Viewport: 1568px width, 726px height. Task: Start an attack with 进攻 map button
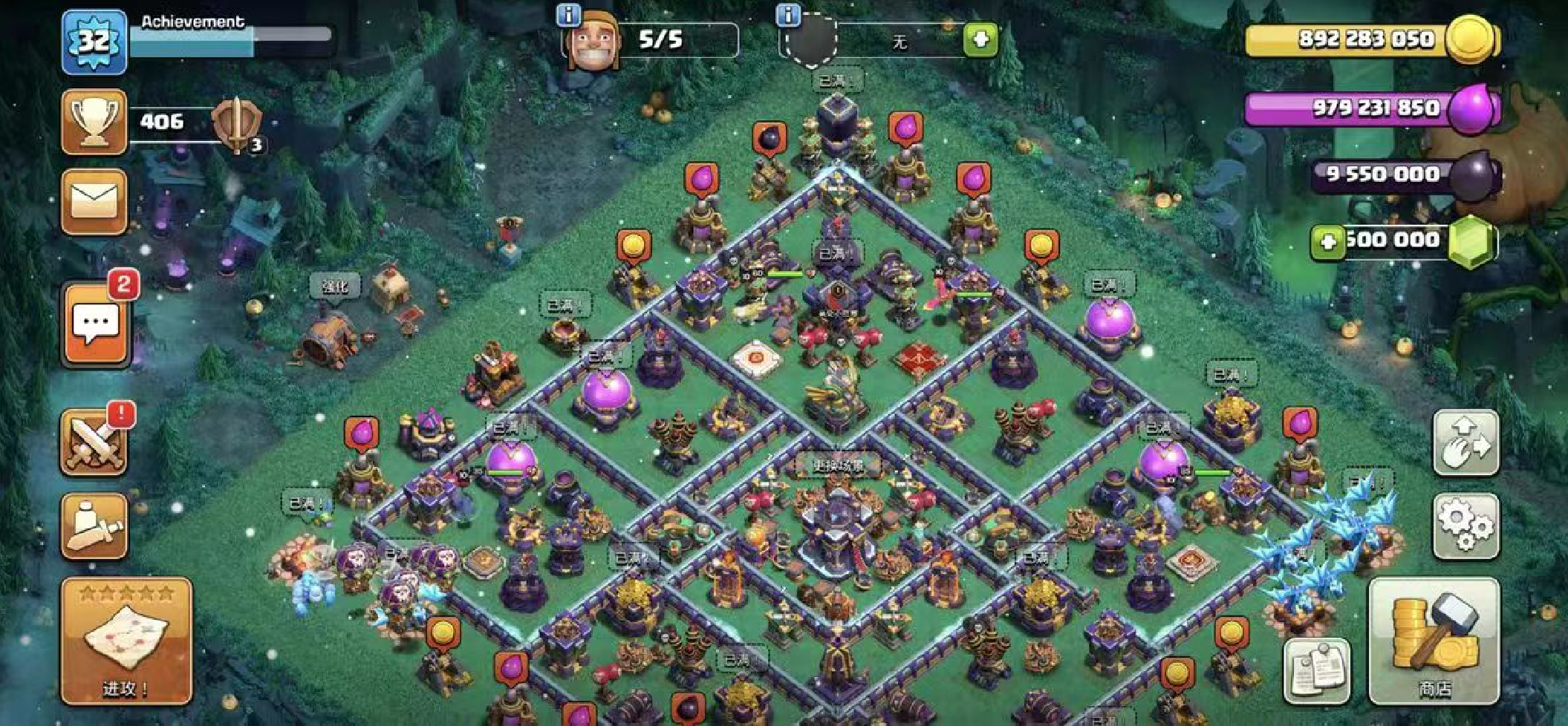(126, 641)
